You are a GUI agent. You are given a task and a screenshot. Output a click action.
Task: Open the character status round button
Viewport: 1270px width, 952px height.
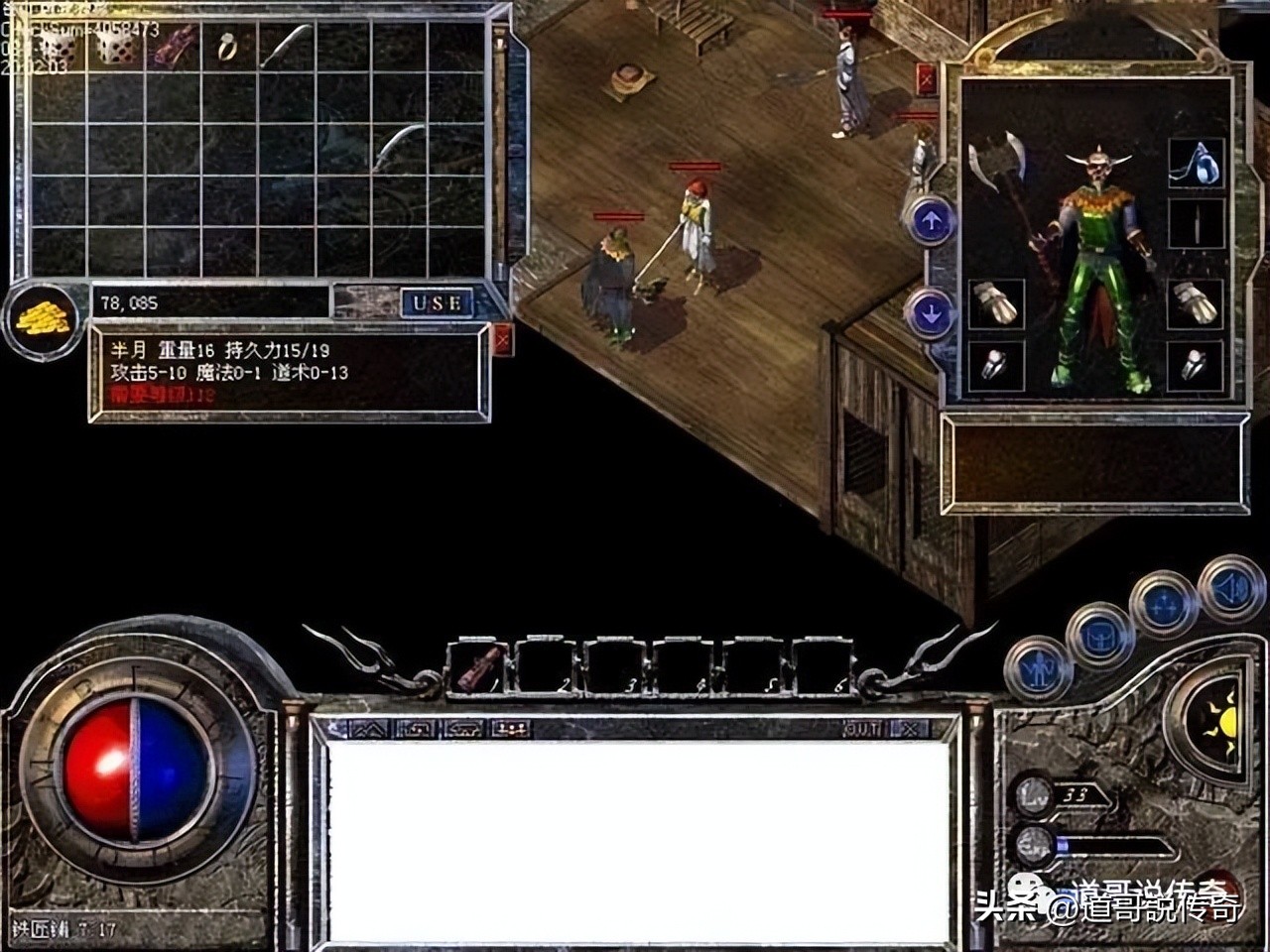(1039, 671)
